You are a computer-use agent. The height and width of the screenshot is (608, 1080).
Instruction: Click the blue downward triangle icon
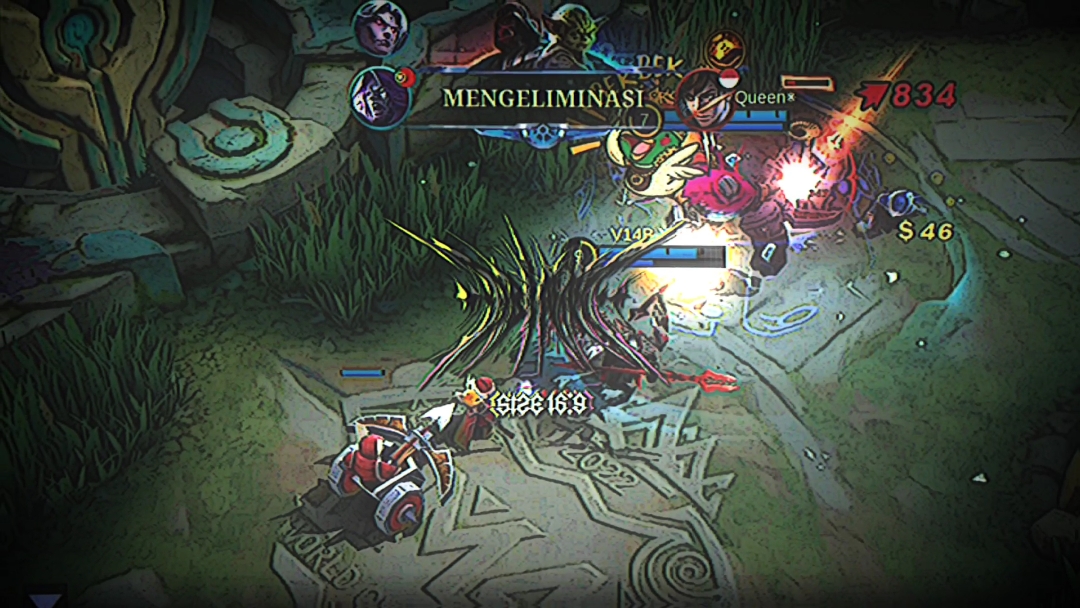tap(44, 601)
